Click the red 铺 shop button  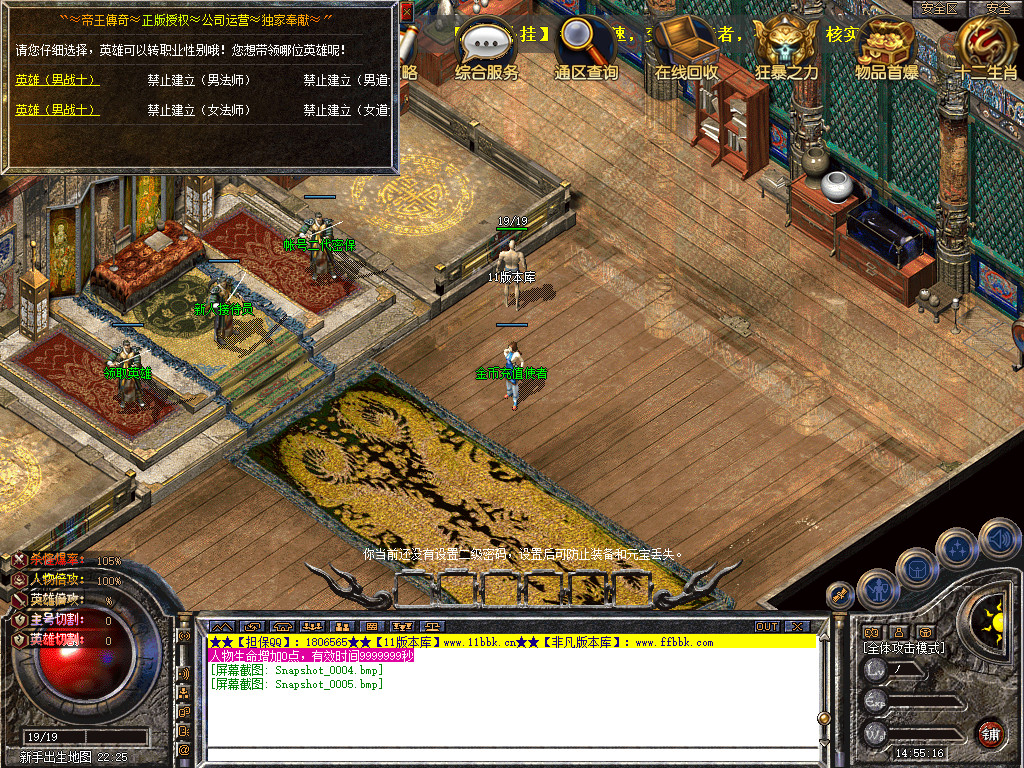(x=990, y=733)
